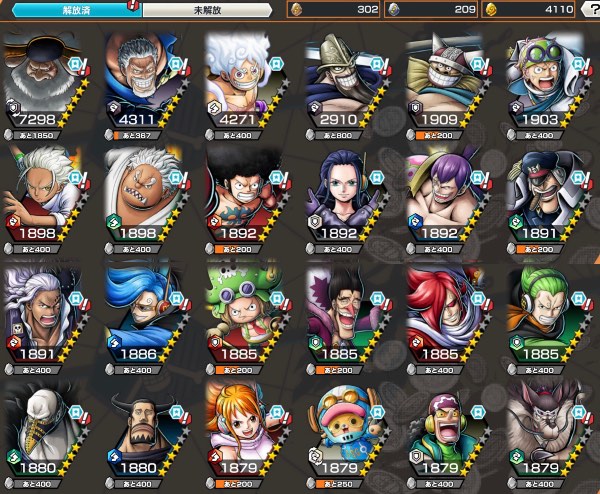Open the question mark help button
Viewport: 600px width, 494px height.
(589, 10)
